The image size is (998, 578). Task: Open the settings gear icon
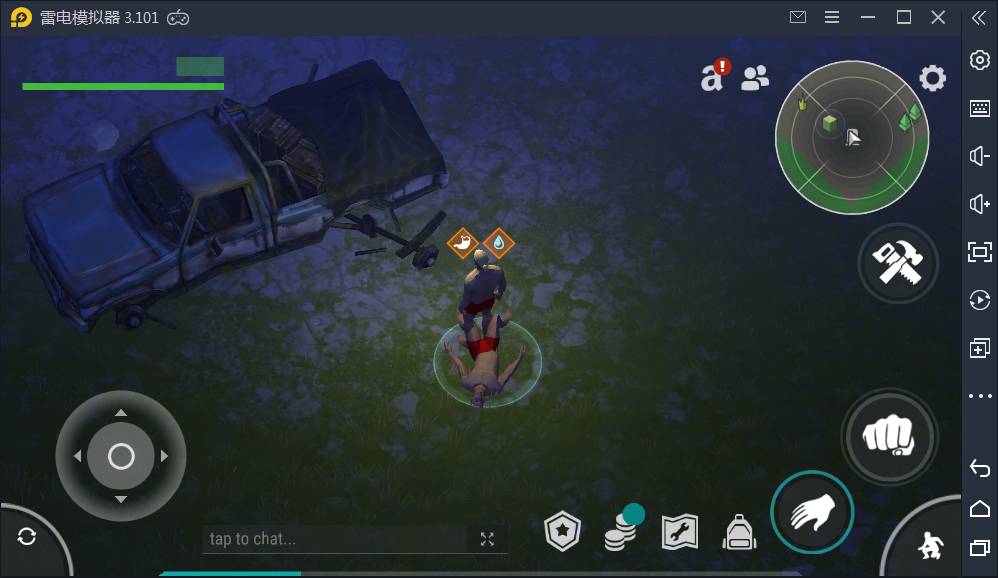[x=932, y=78]
